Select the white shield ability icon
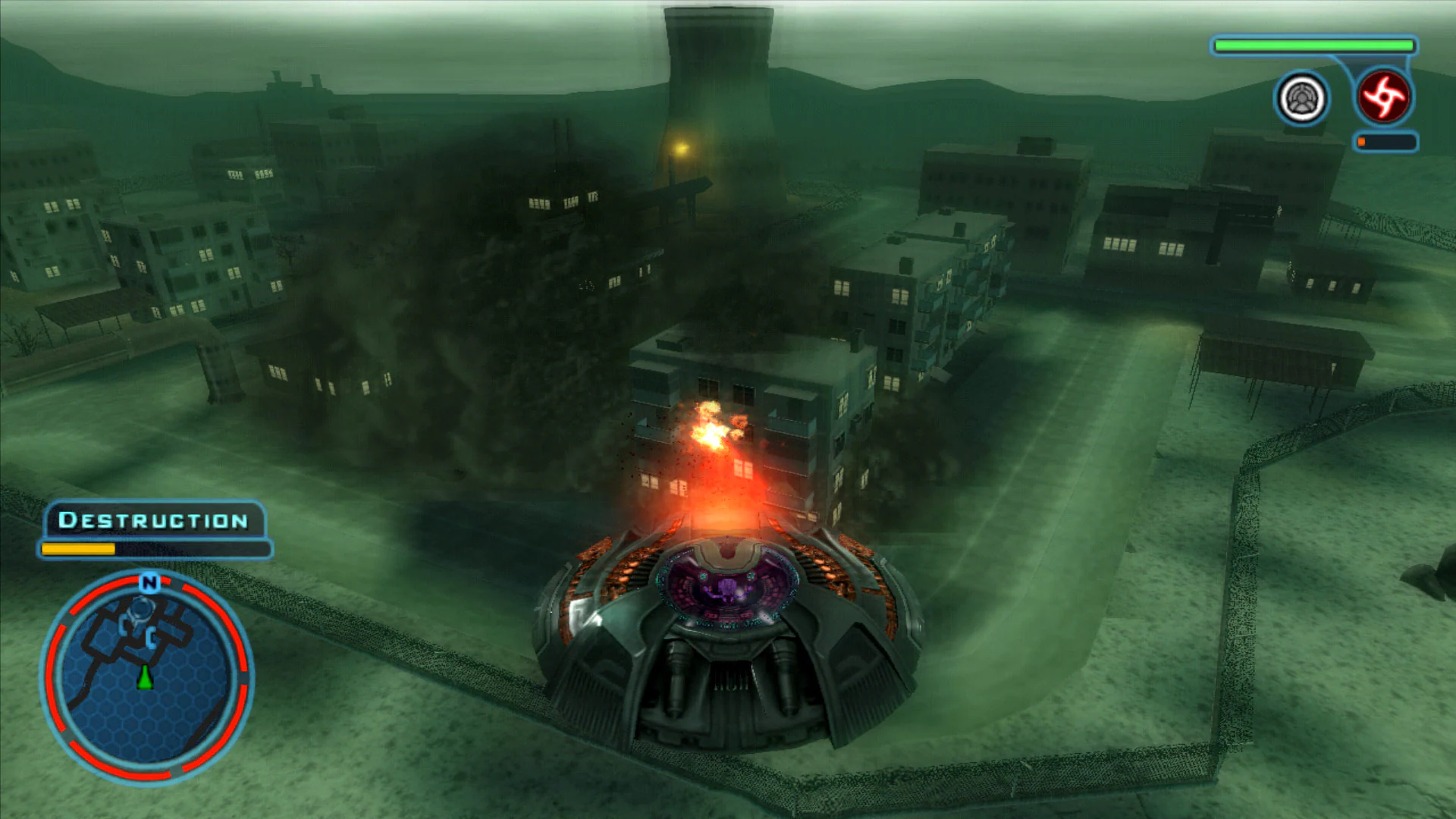Screen dimensions: 1456x819 (x=1301, y=96)
